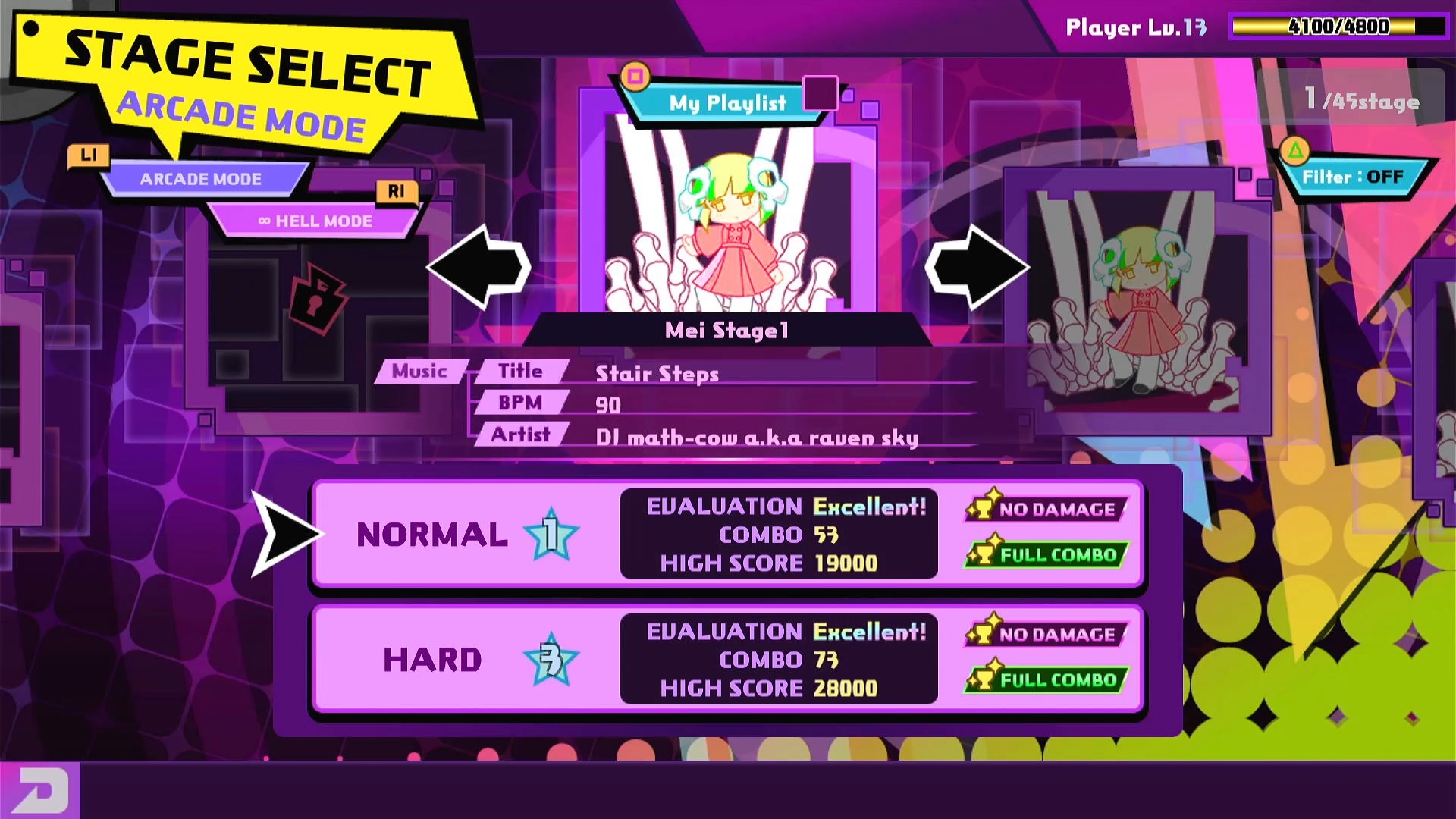This screenshot has height=819, width=1456.
Task: Toggle the Filter: OFF button
Action: [x=1353, y=177]
